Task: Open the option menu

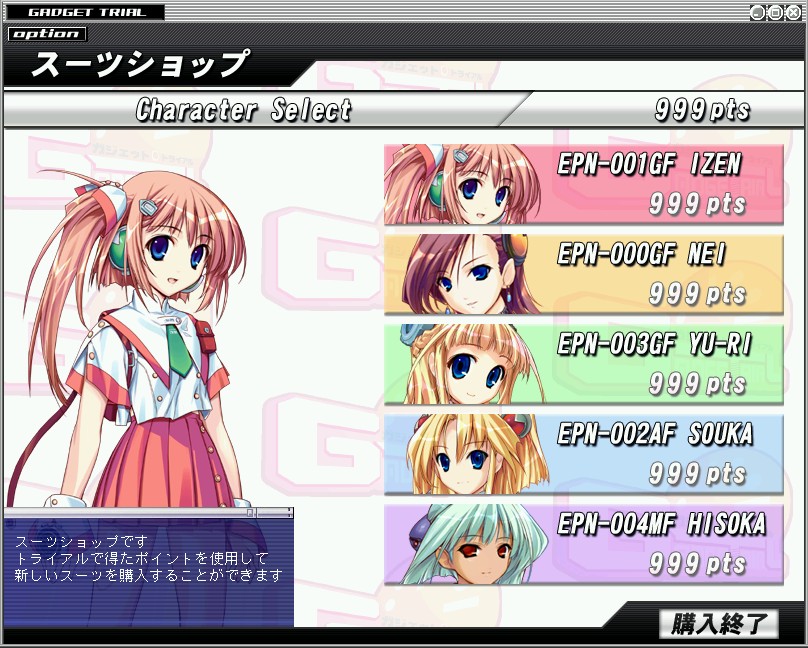Action: (x=47, y=34)
